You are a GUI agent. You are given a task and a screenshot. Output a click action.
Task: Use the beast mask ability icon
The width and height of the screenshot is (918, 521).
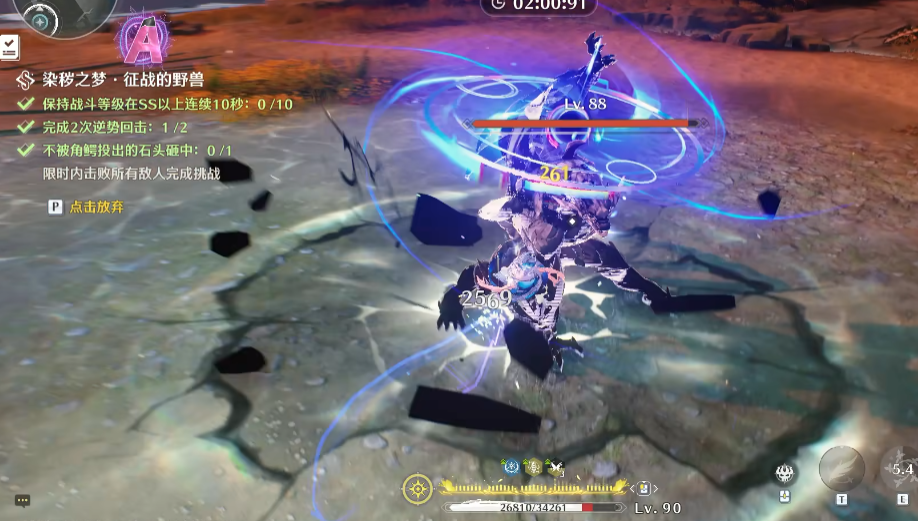[x=785, y=473]
